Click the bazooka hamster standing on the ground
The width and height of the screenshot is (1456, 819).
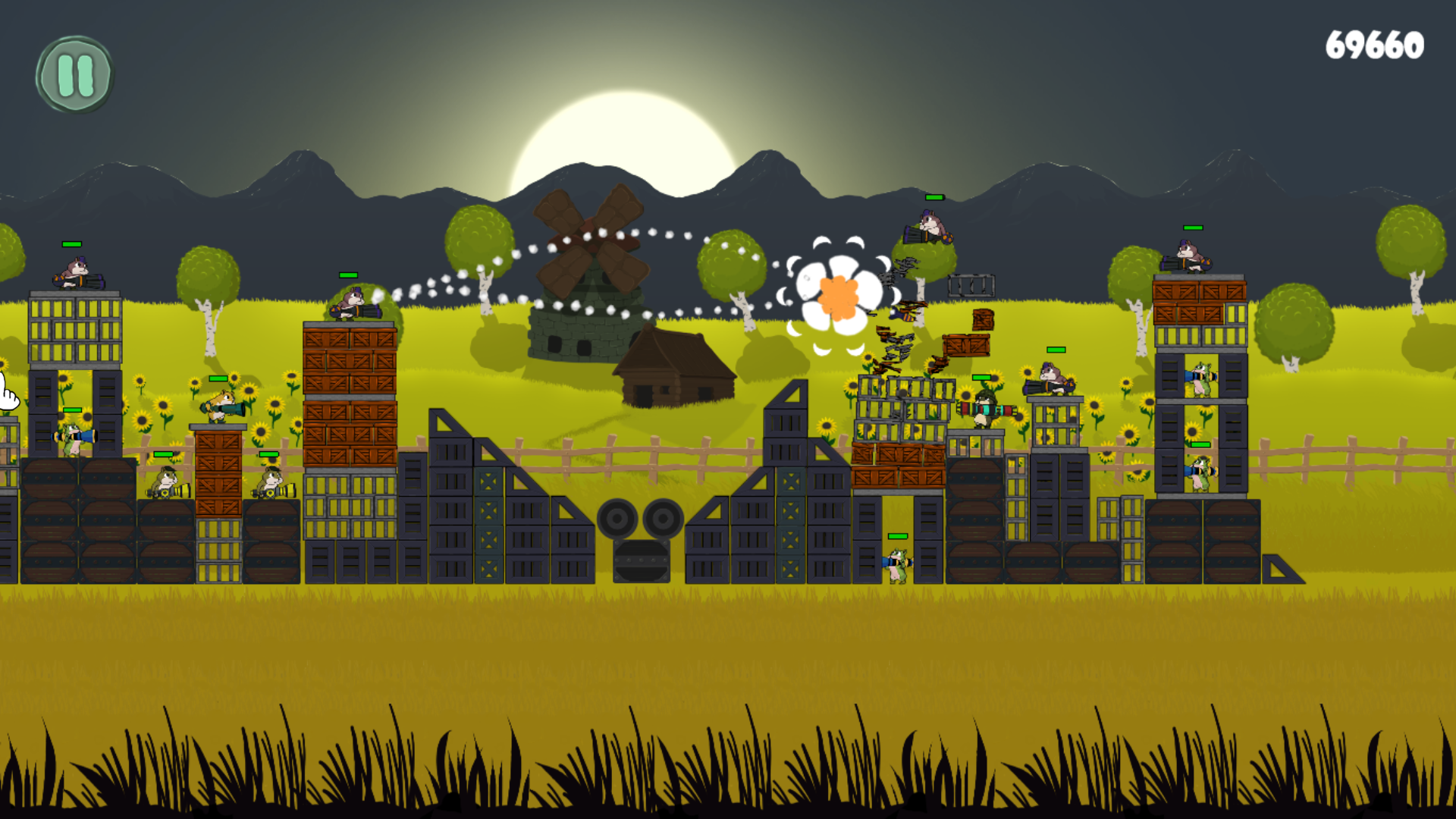899,565
